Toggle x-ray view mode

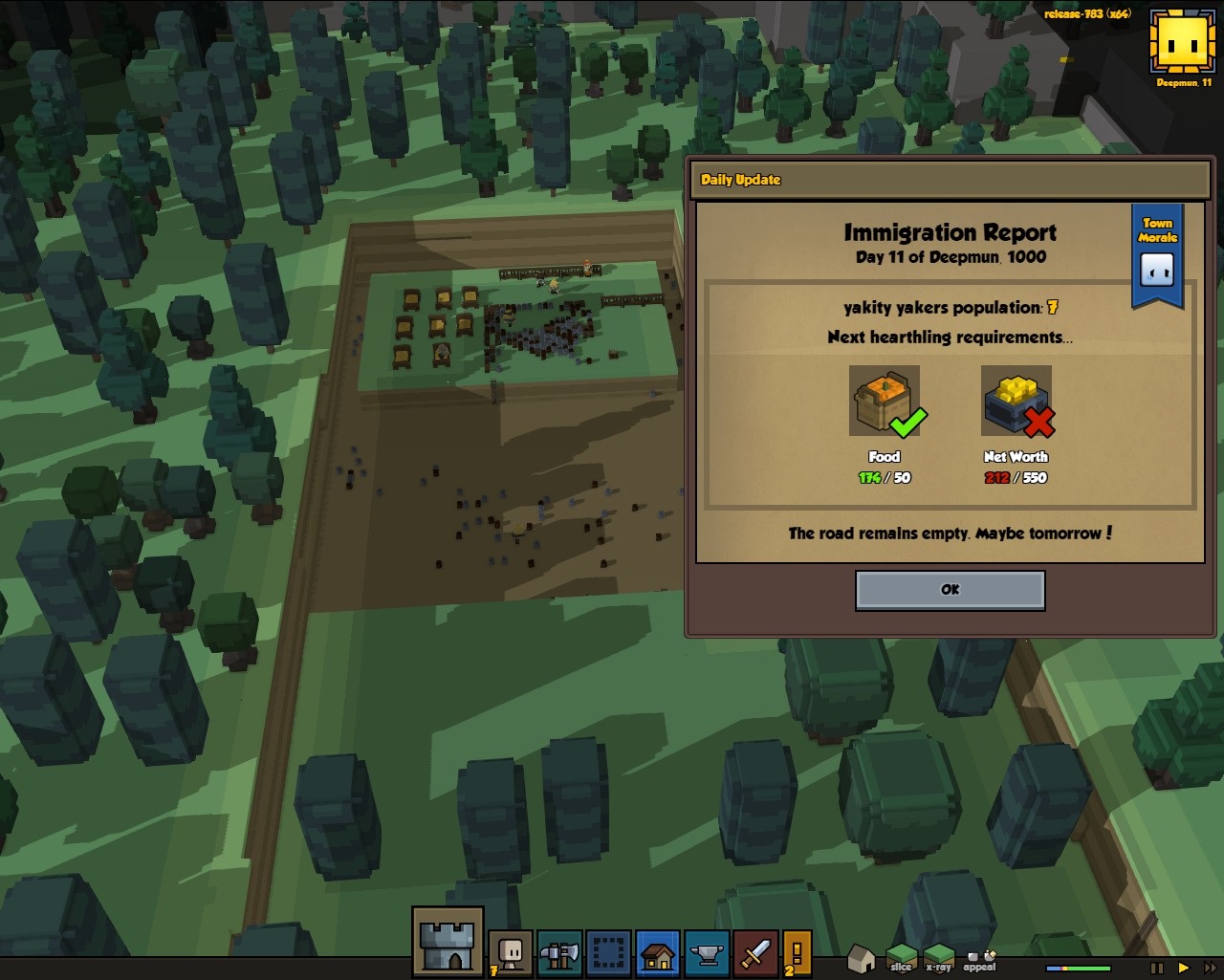click(x=938, y=956)
